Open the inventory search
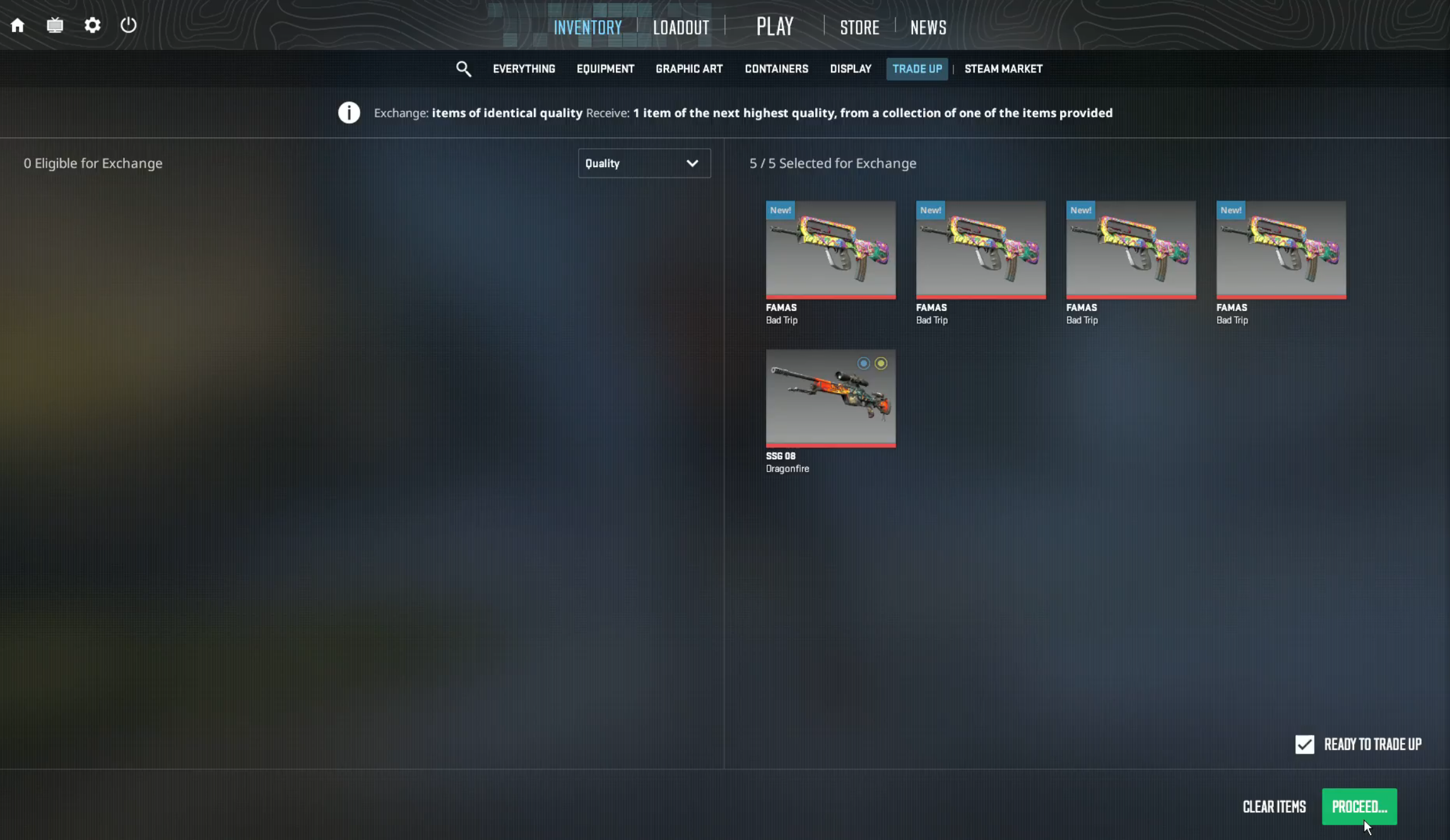The width and height of the screenshot is (1450, 840). pos(464,69)
